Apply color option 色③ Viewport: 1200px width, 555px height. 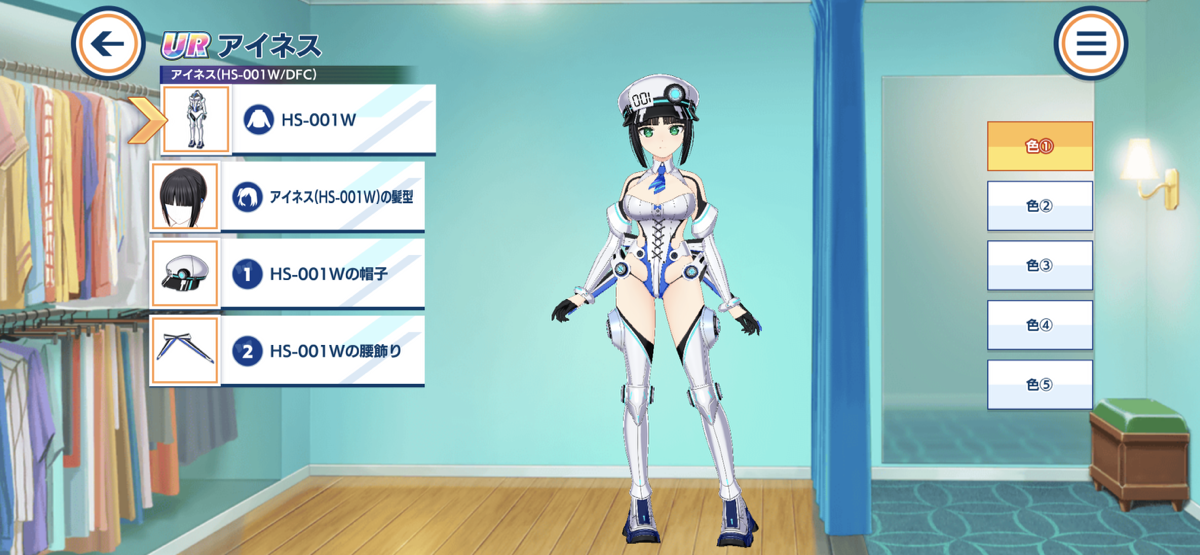pos(1040,266)
